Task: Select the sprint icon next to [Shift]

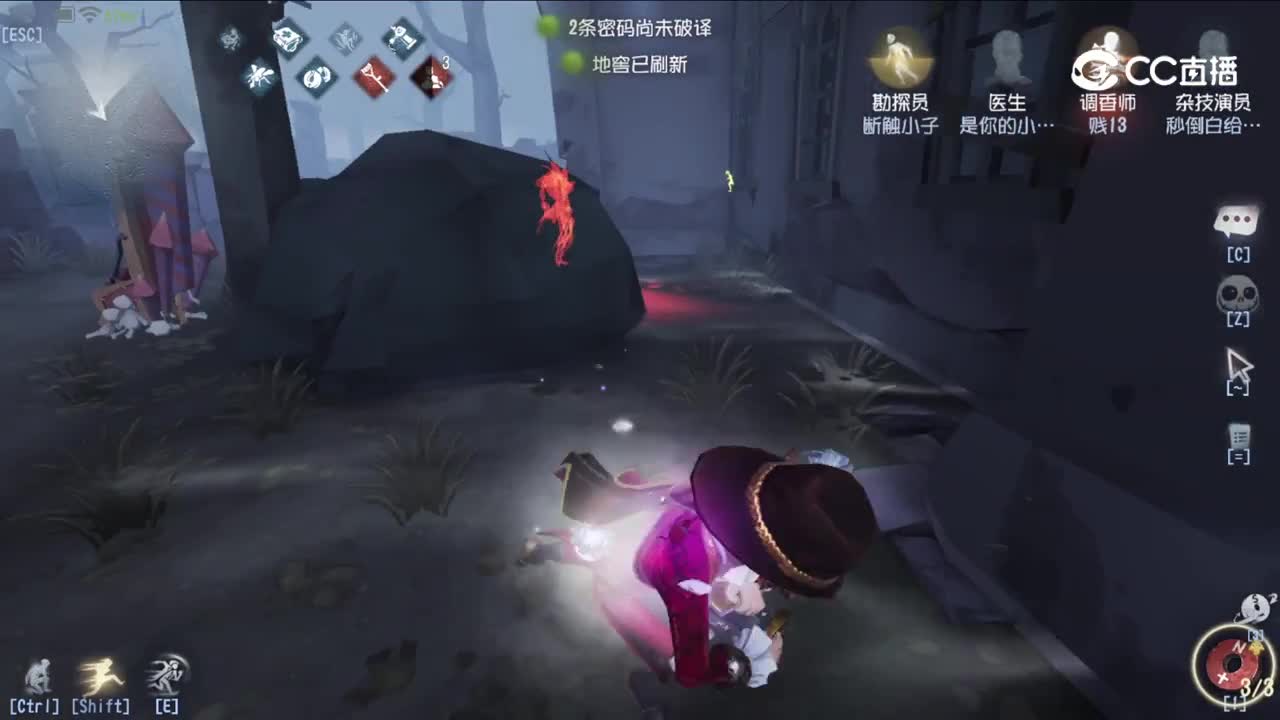Action: (x=100, y=672)
